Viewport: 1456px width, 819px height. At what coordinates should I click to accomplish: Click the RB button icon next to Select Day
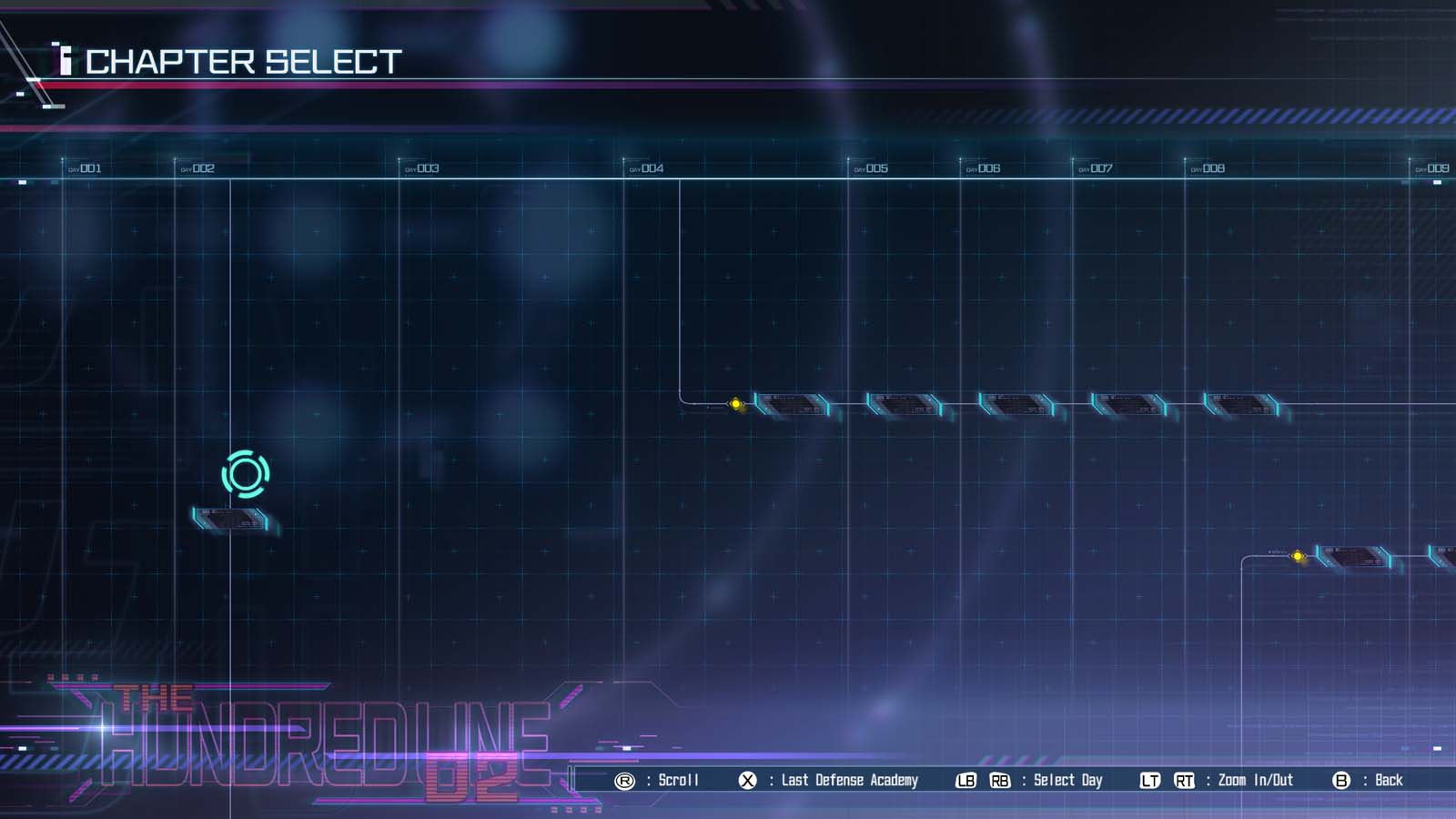(x=1000, y=780)
